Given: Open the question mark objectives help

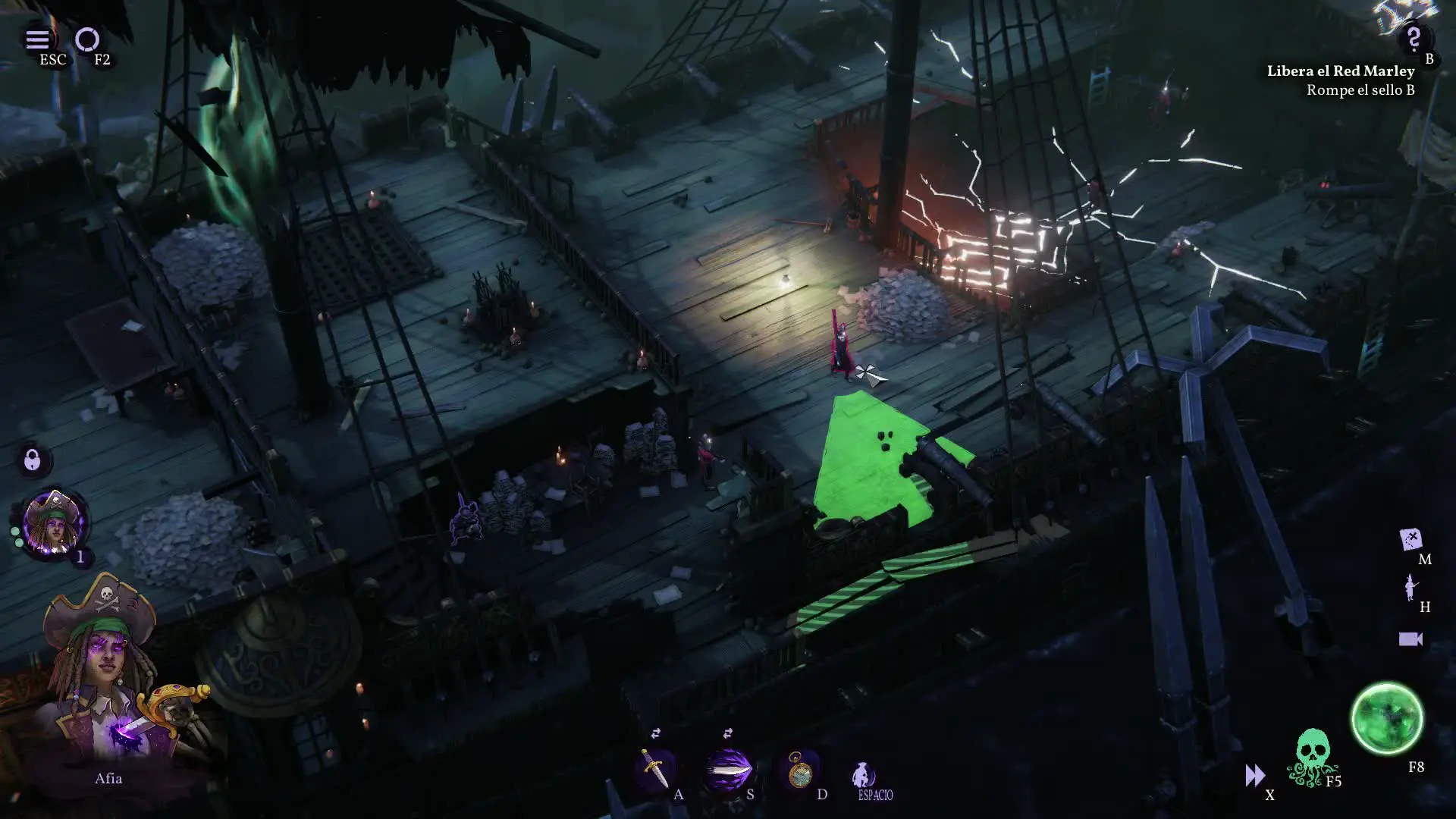Looking at the screenshot, I should (1413, 38).
